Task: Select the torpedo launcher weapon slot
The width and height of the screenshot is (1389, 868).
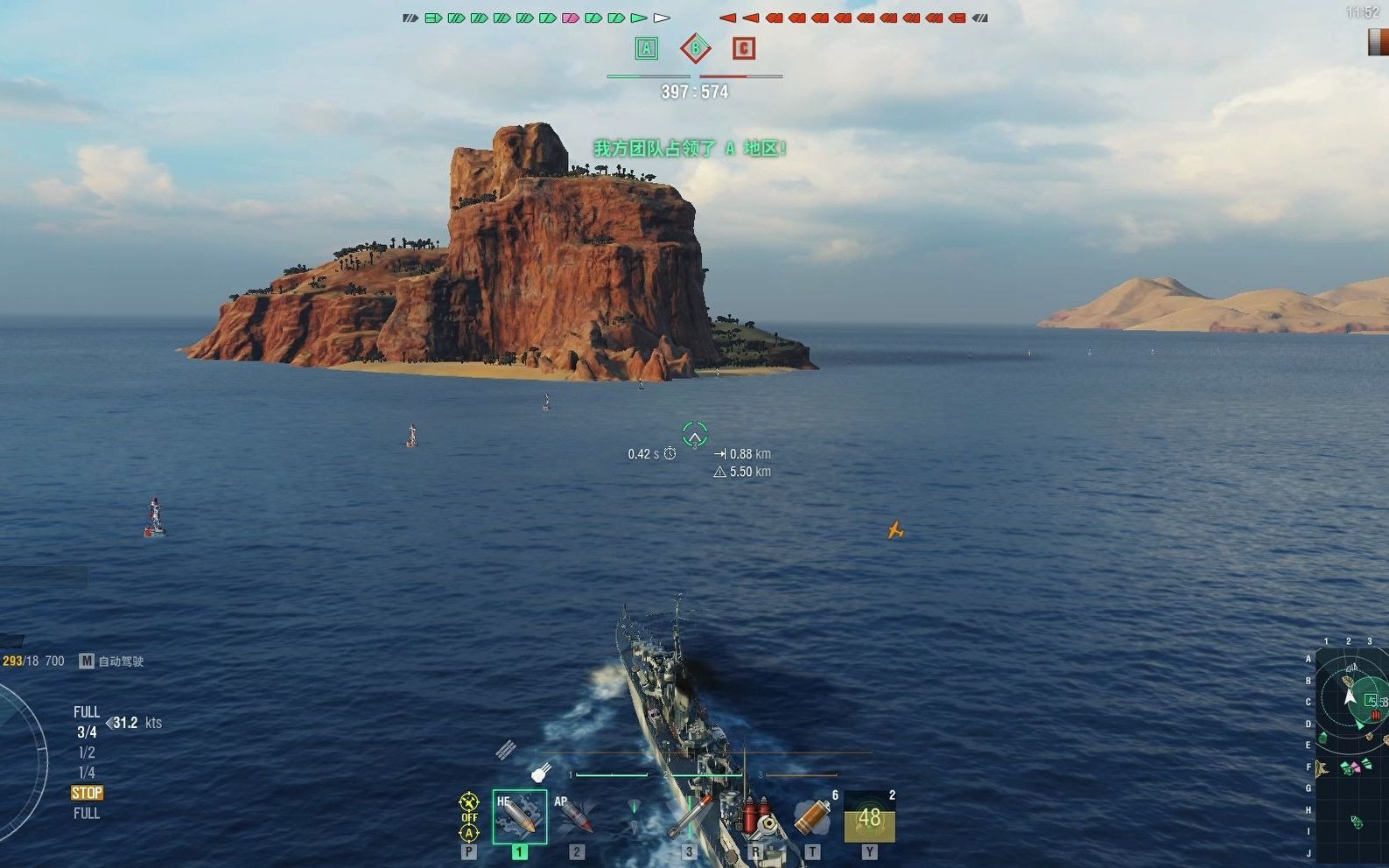Action: click(687, 817)
